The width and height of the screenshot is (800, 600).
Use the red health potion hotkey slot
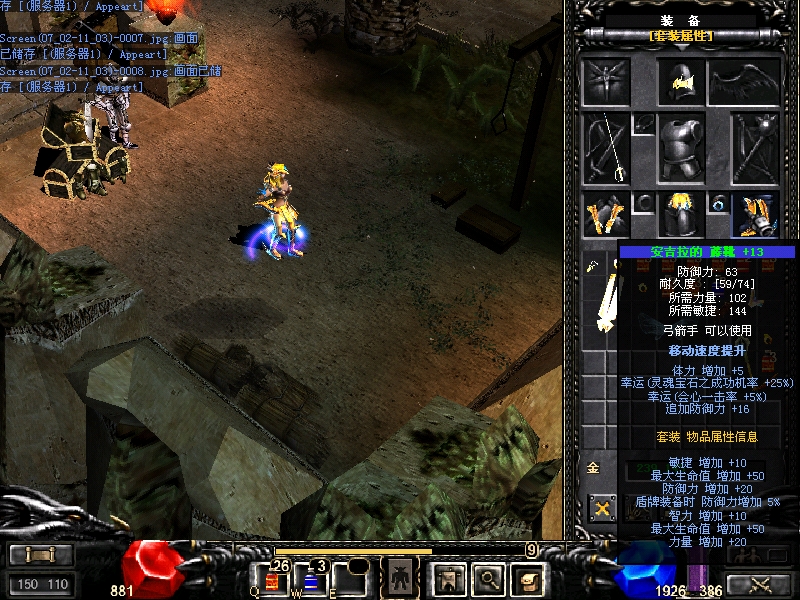[272, 578]
